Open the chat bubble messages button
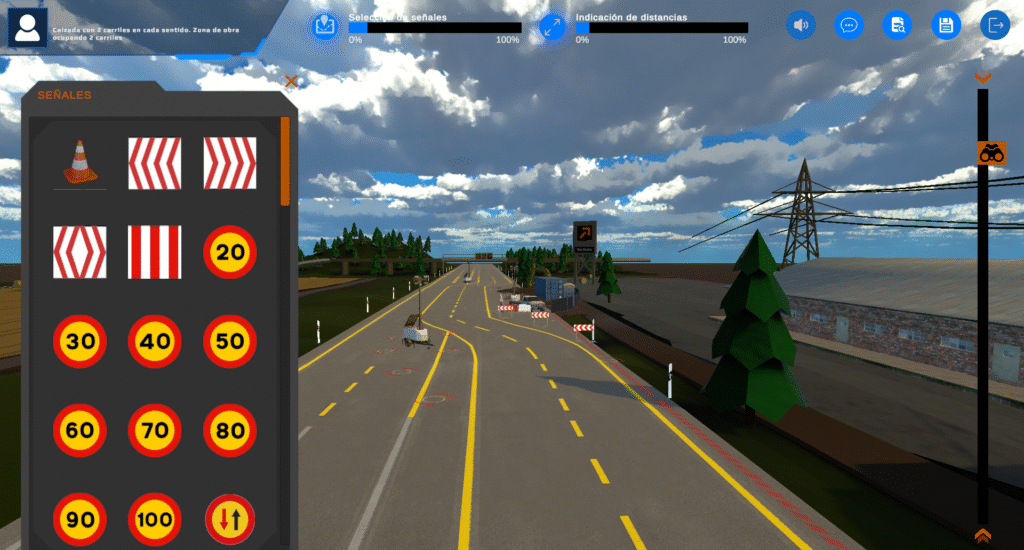The height and width of the screenshot is (550, 1024). pyautogui.click(x=849, y=25)
